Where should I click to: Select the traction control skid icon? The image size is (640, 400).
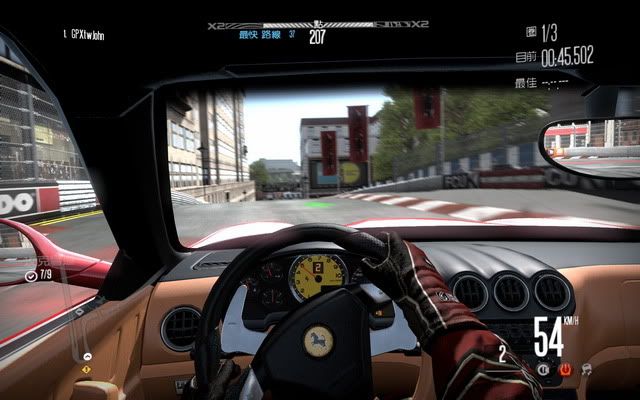tap(584, 369)
